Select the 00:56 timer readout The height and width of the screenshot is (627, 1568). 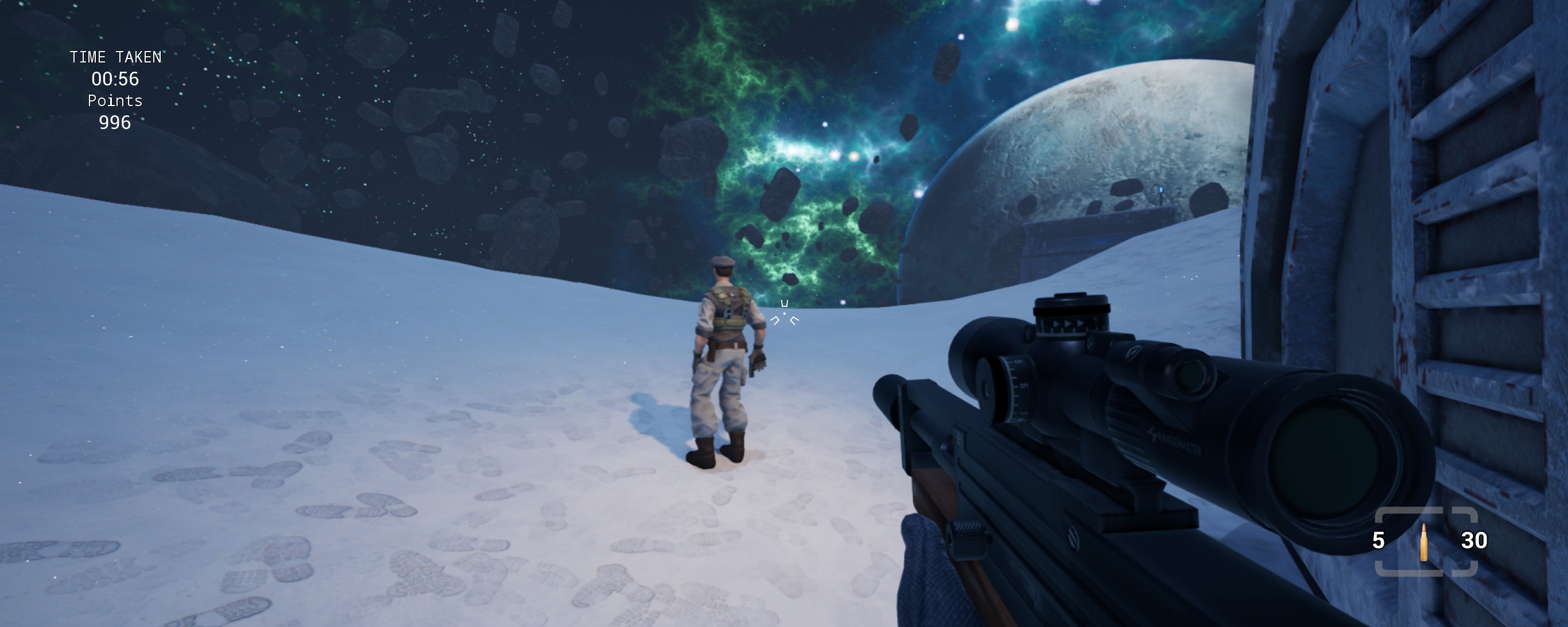tap(116, 79)
